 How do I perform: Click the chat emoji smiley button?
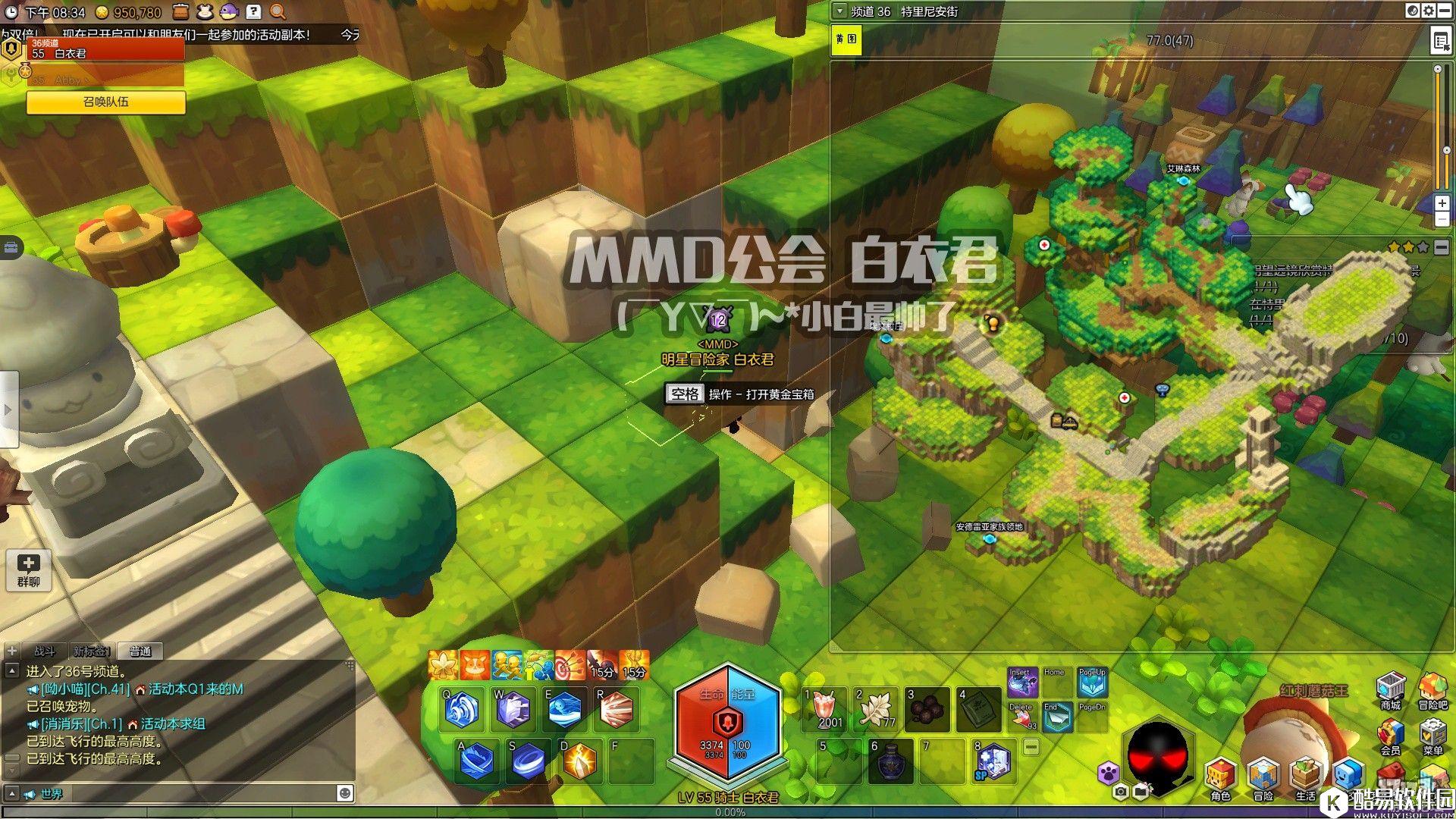click(345, 792)
